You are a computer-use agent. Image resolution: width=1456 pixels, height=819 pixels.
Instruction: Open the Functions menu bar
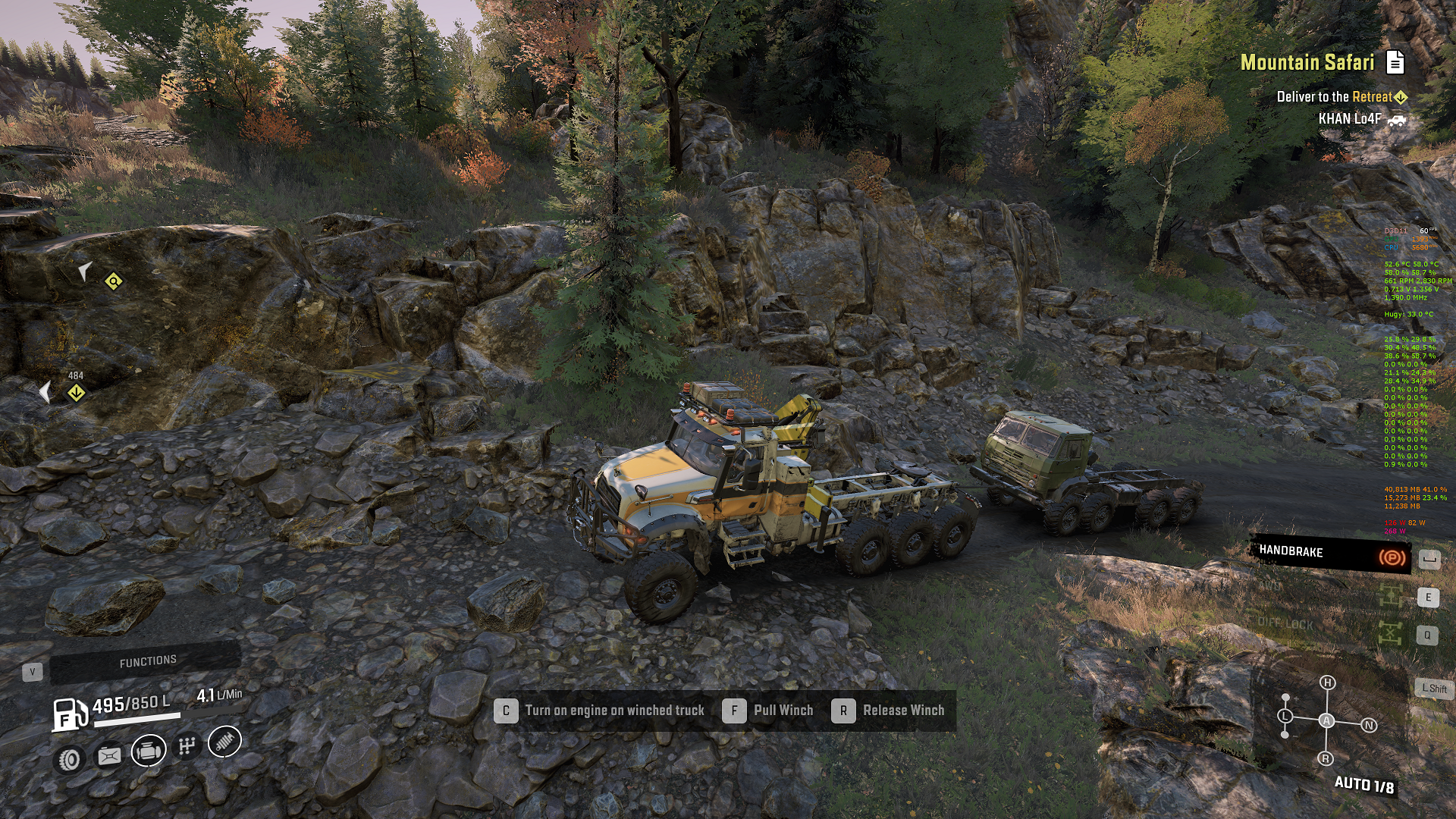click(147, 662)
